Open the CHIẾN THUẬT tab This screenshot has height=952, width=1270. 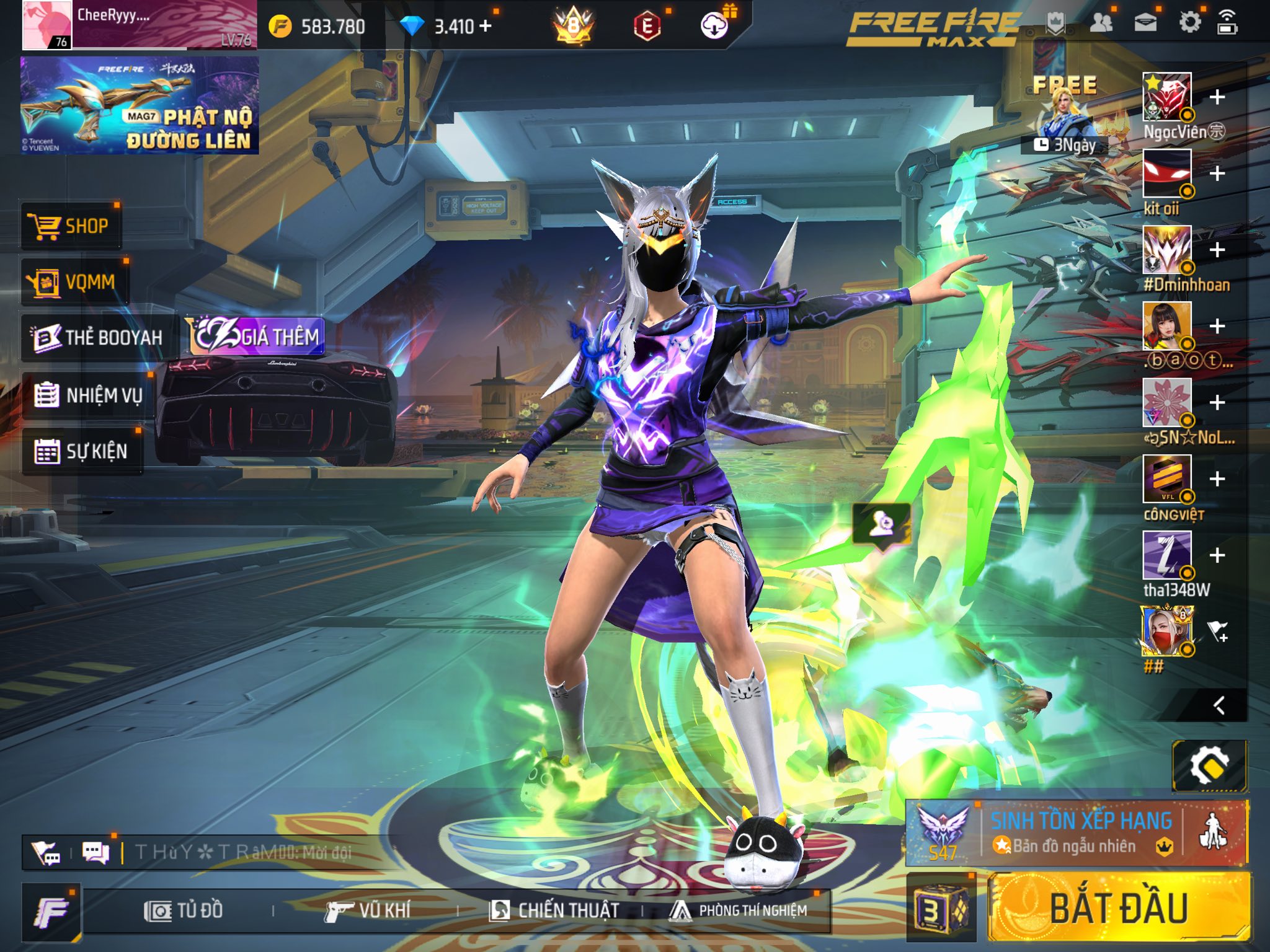pos(554,910)
